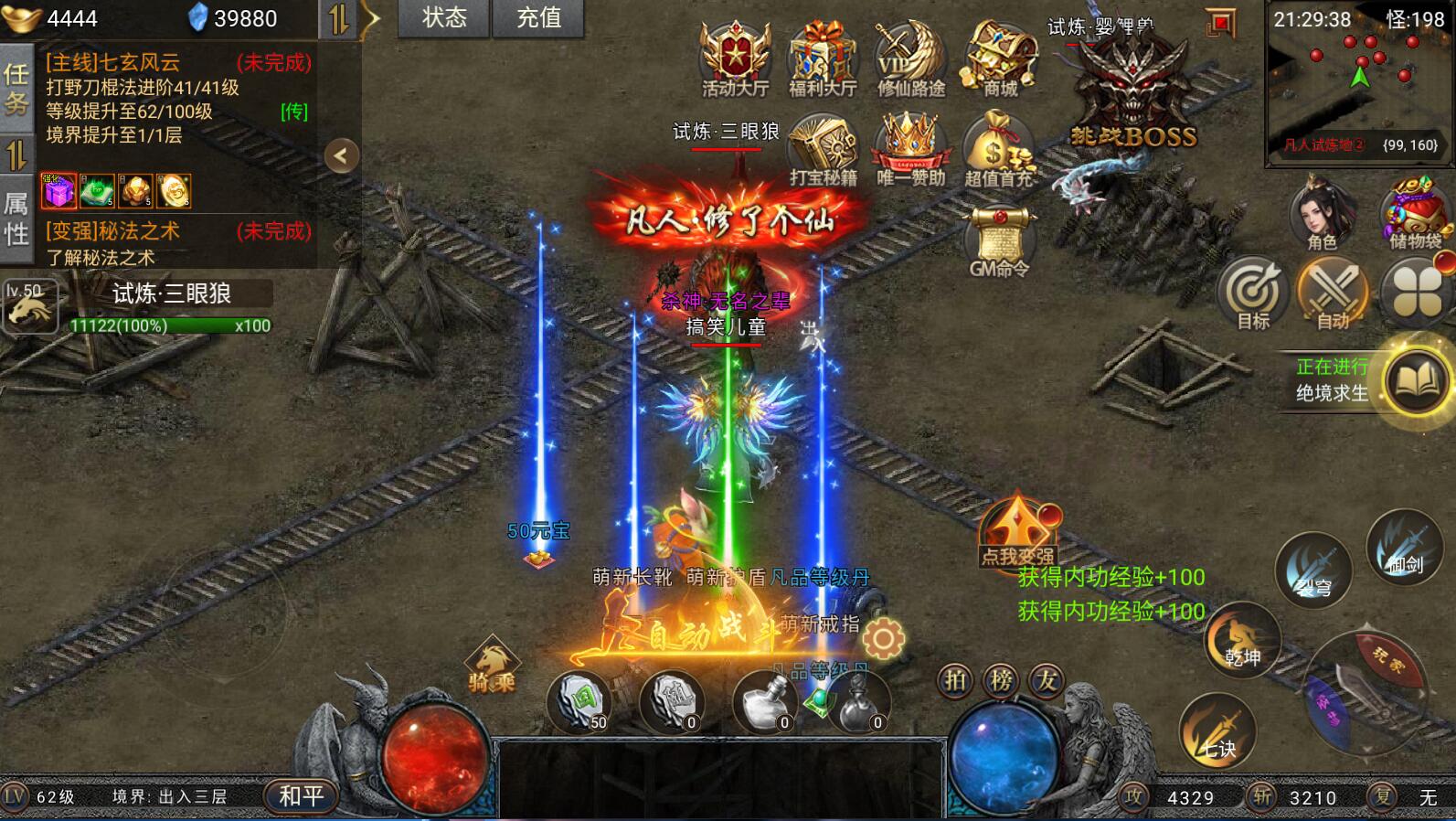Screen dimensions: 1456x821
Task: Open the 修仙路途 VIP icon
Action: click(910, 58)
